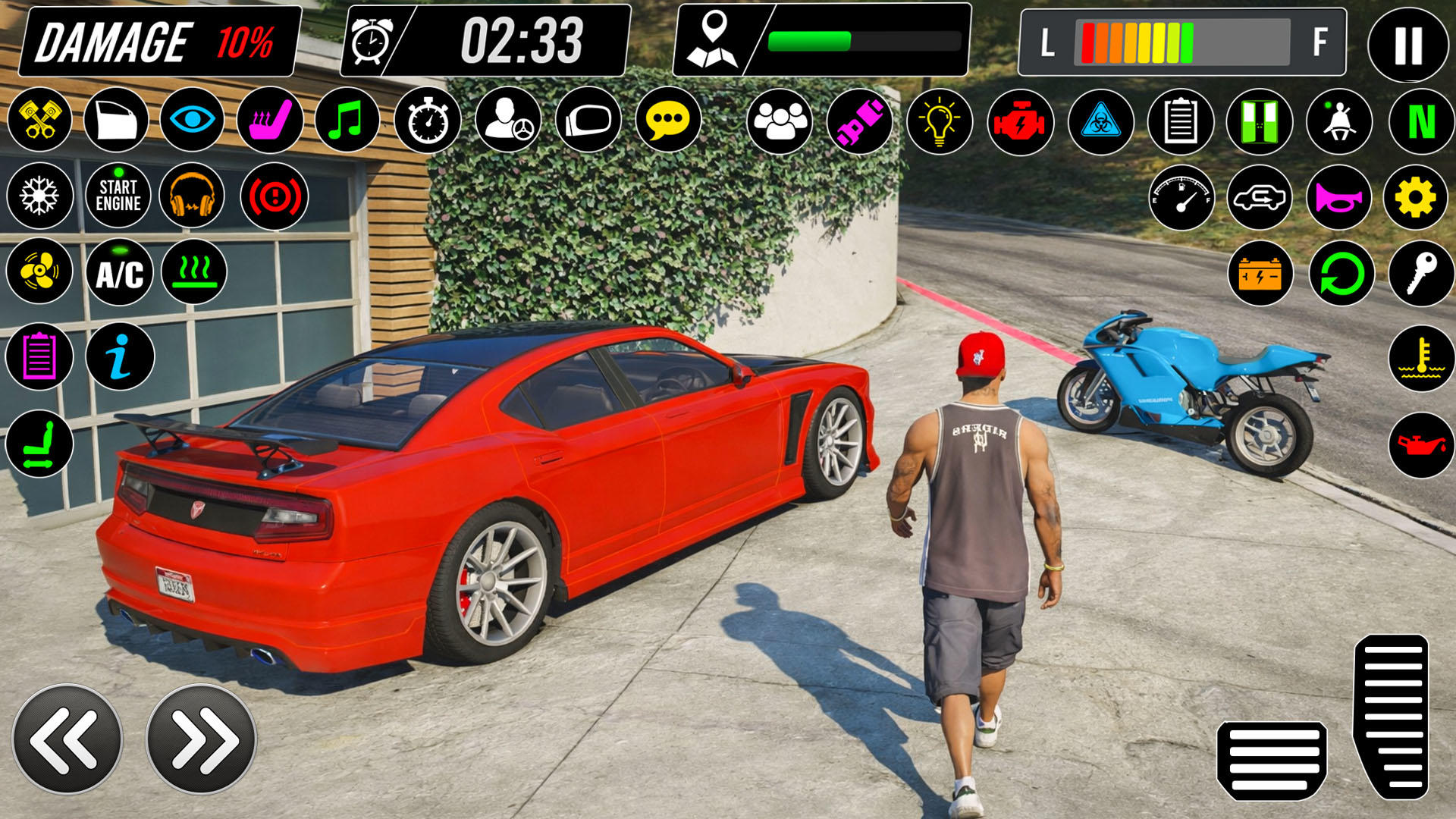Switch camera view with the eye icon
The image size is (1456, 819).
192,120
